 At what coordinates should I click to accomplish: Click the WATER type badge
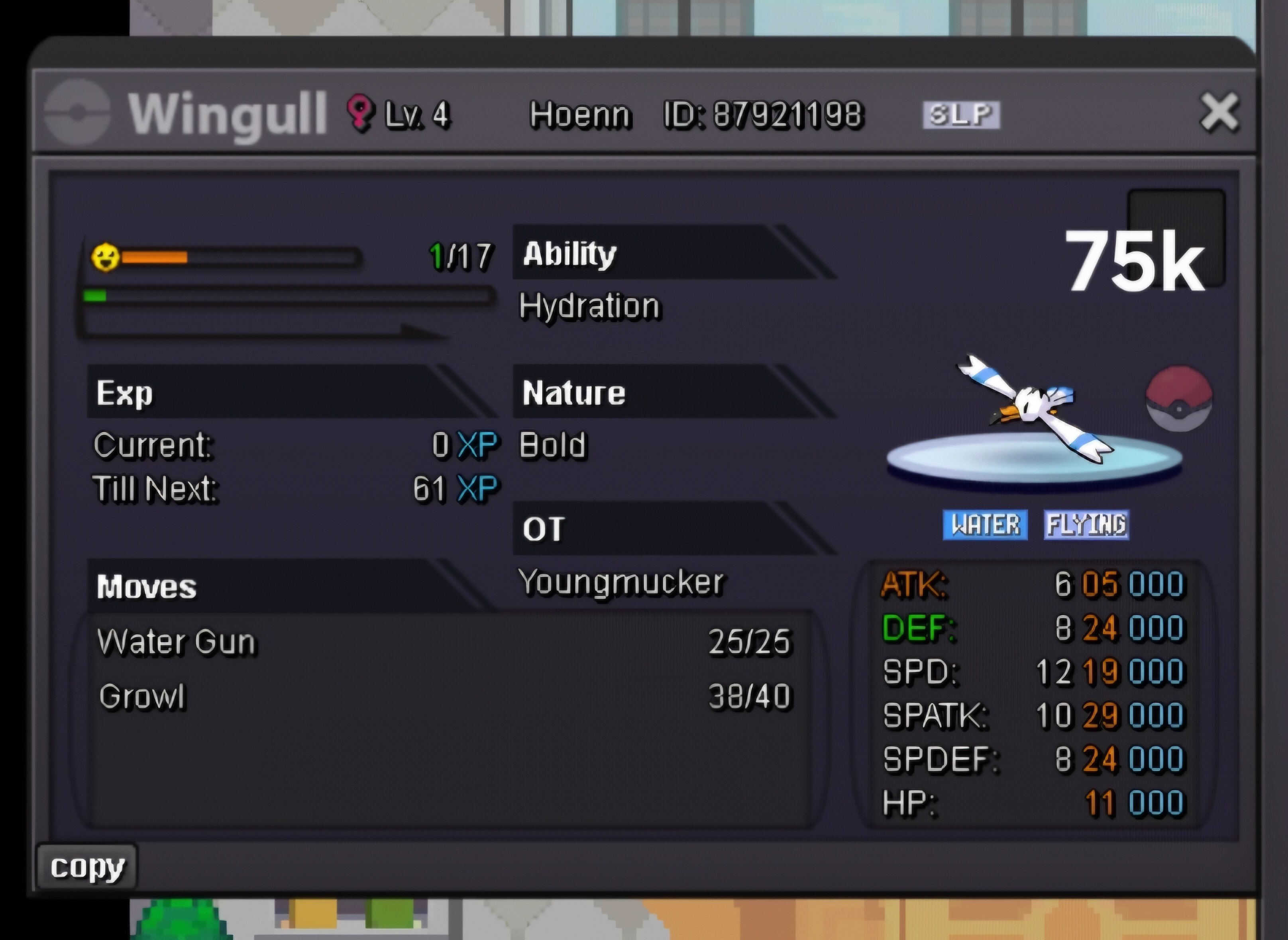[985, 525]
